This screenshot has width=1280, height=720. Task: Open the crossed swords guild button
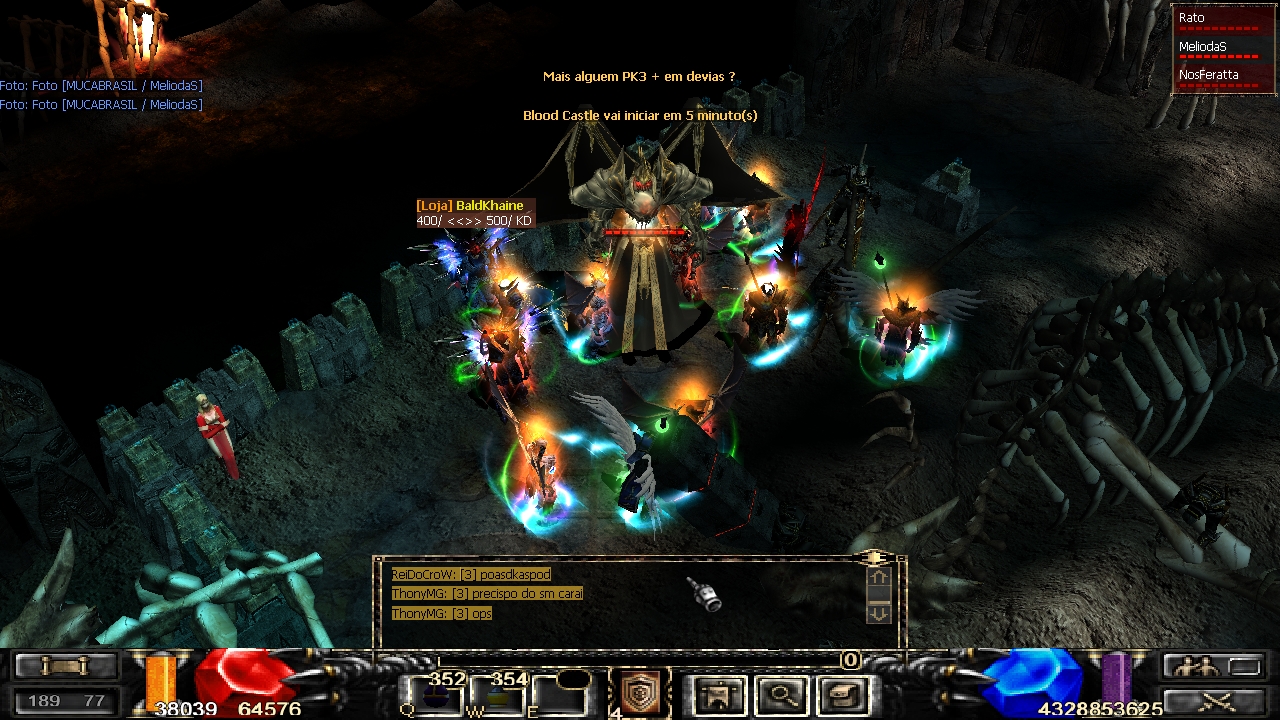coord(1213,700)
